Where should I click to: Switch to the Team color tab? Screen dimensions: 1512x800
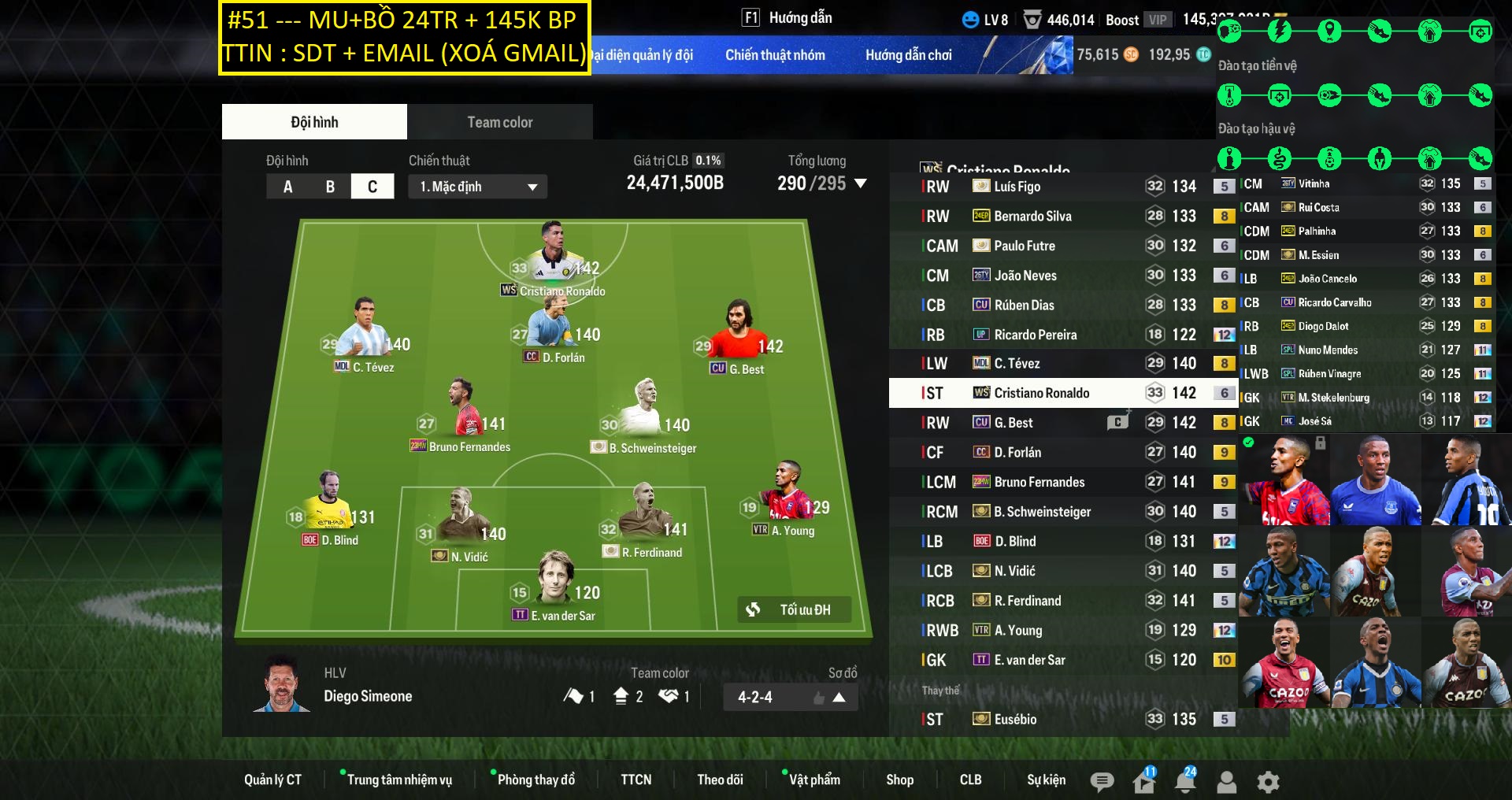[x=499, y=122]
